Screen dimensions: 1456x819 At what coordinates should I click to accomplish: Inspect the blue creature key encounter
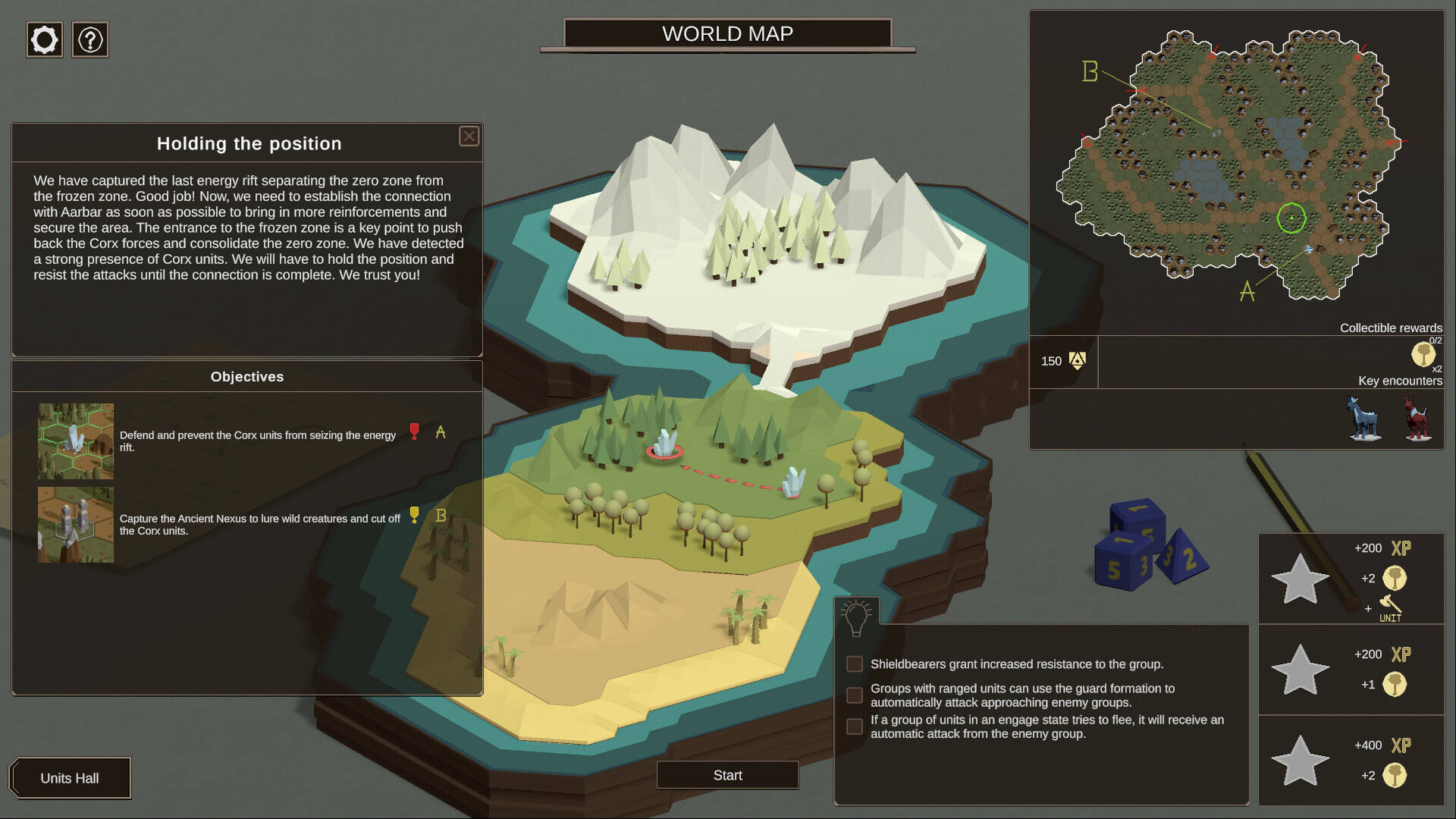click(1364, 417)
